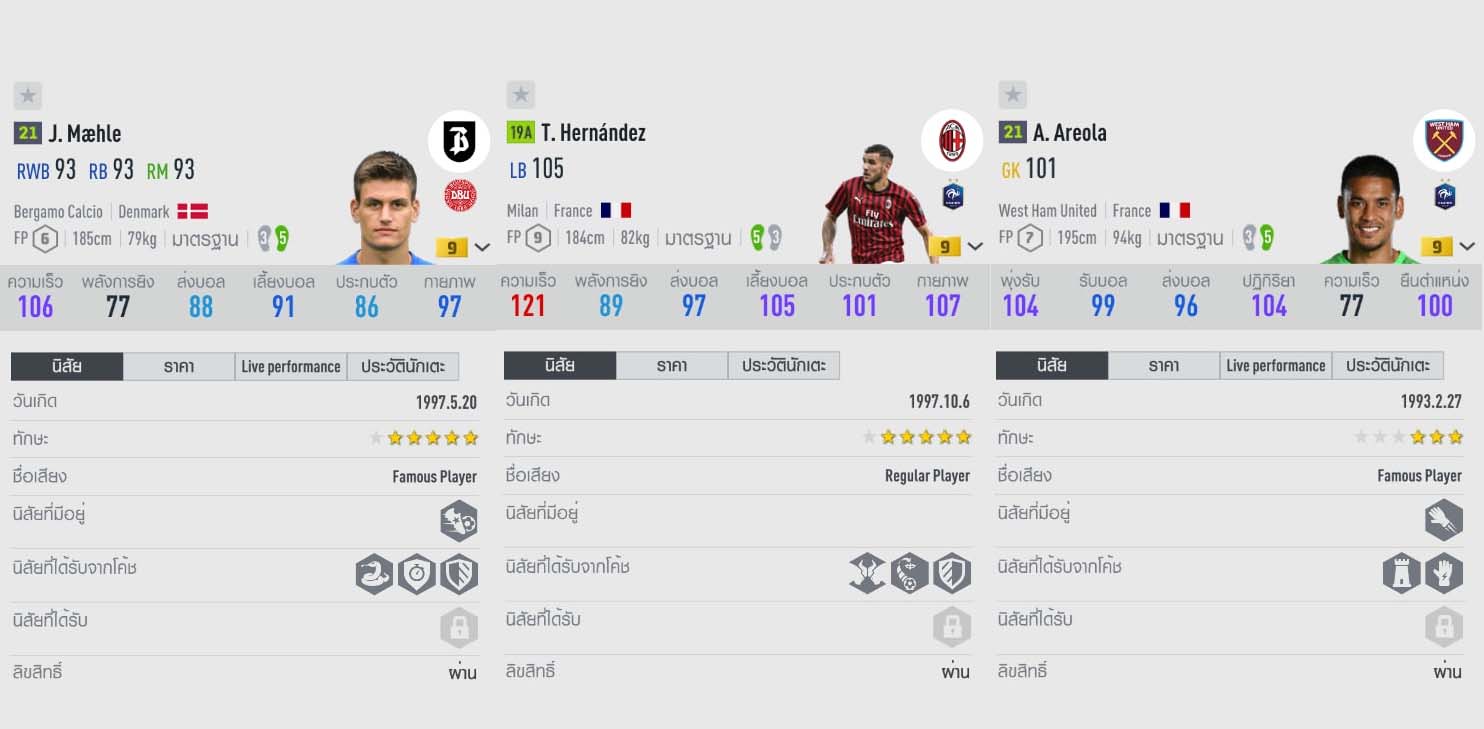The height and width of the screenshot is (729, 1484).
Task: Click the West Ham United club badge
Action: 1444,141
